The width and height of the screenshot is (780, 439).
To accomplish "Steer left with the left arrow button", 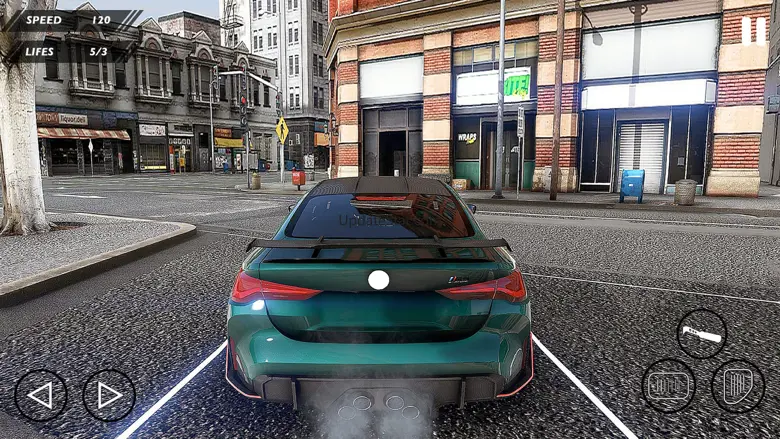I will click(41, 395).
